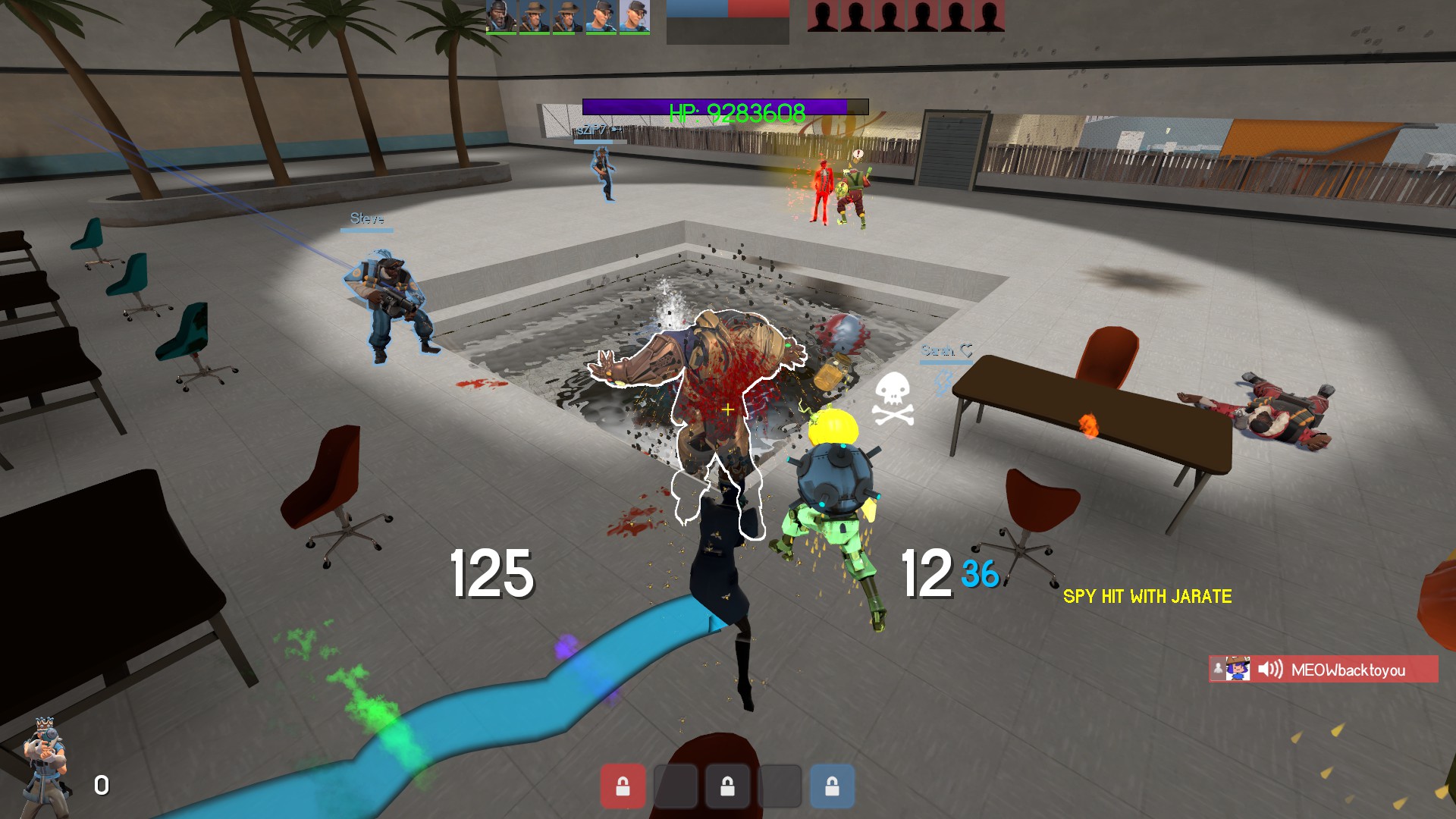1456x819 pixels.
Task: Click the MEOWbacktoyou voice chat indicator
Action: (x=1323, y=670)
